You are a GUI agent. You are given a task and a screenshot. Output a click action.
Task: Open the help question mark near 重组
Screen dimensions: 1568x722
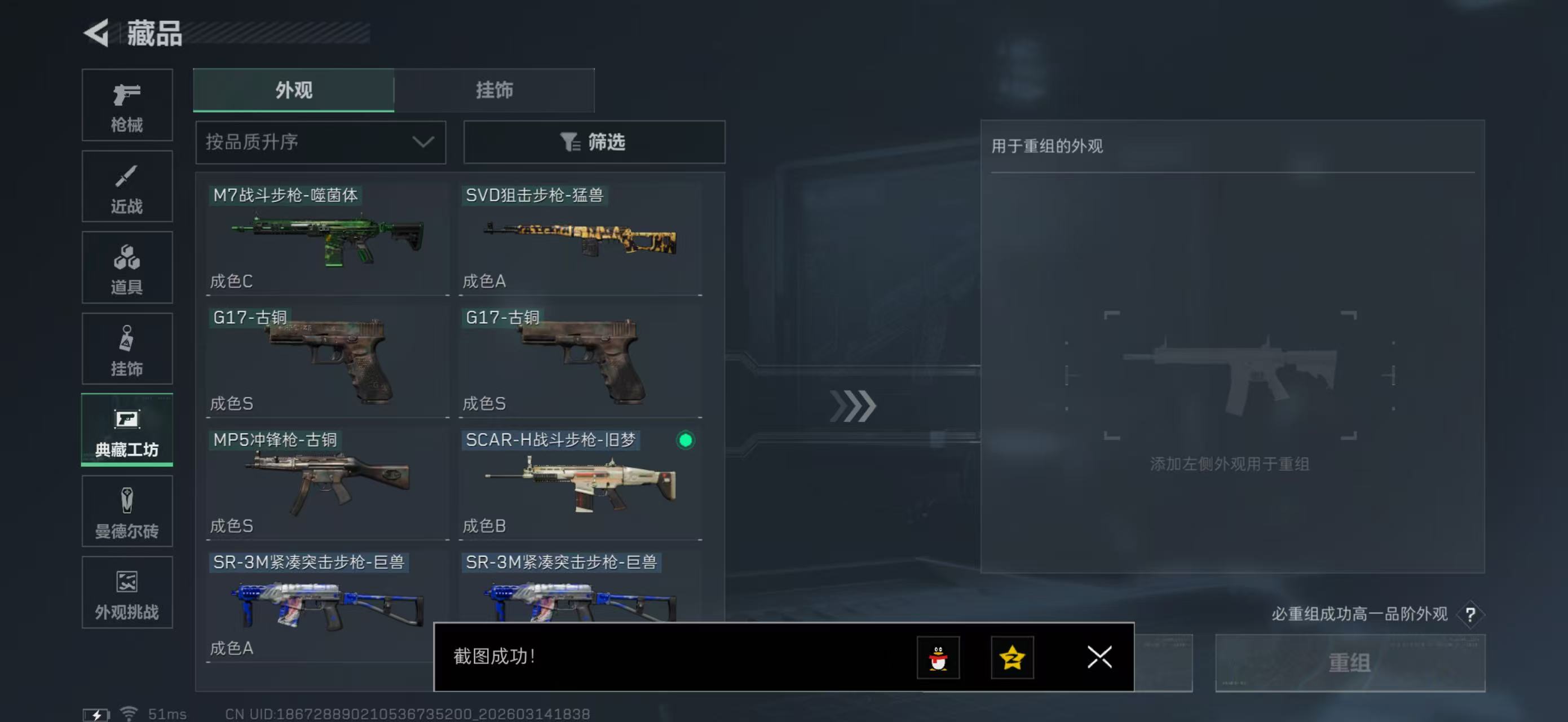[x=1470, y=614]
